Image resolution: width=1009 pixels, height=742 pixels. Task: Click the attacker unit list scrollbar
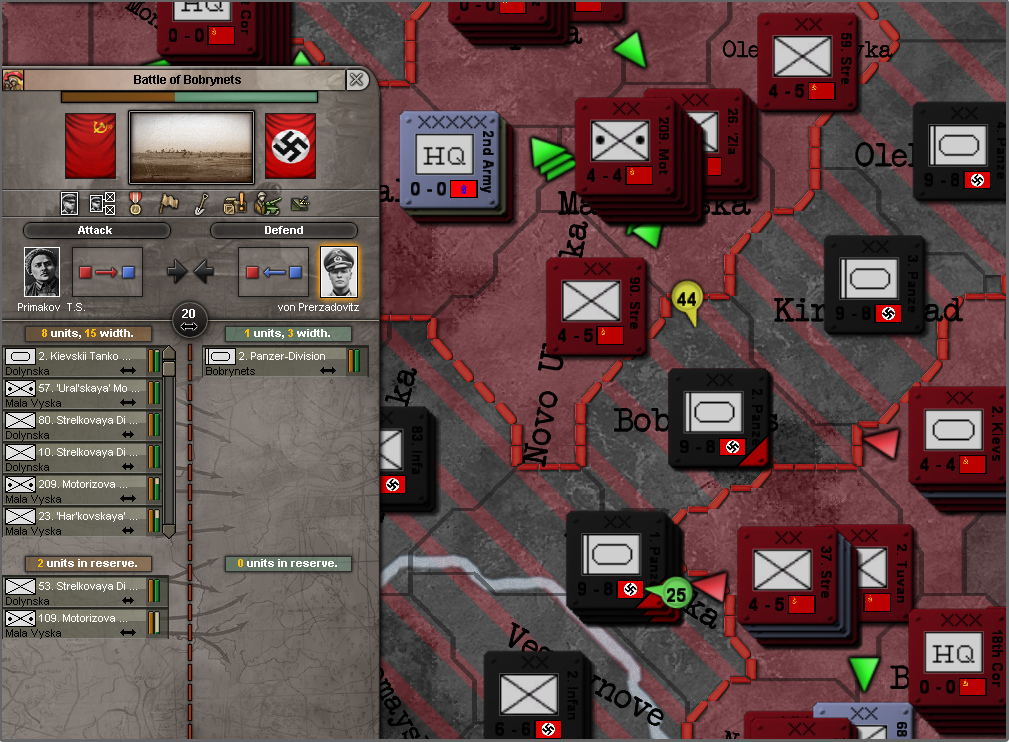(x=169, y=440)
